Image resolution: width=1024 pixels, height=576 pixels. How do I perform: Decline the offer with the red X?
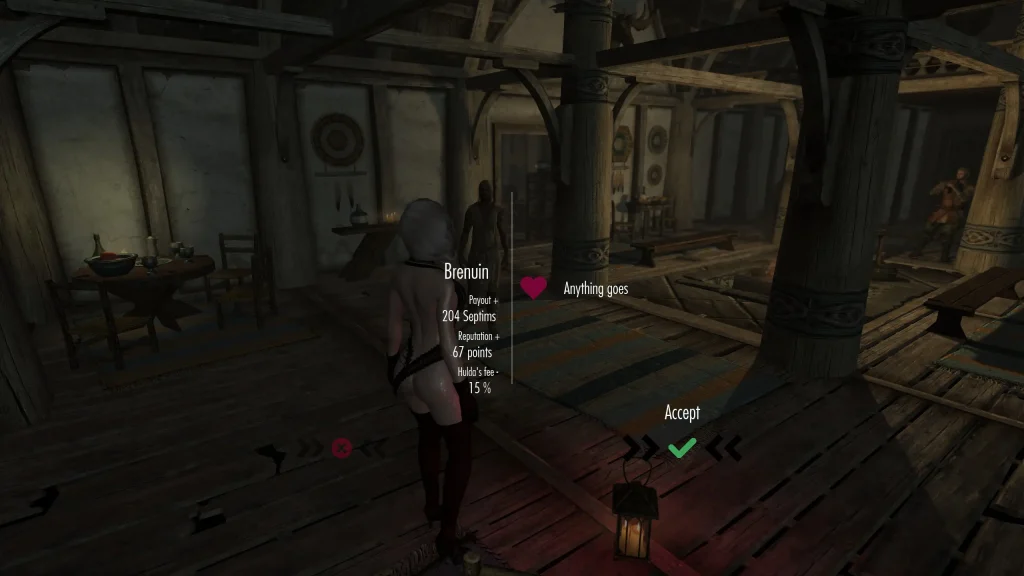point(341,448)
